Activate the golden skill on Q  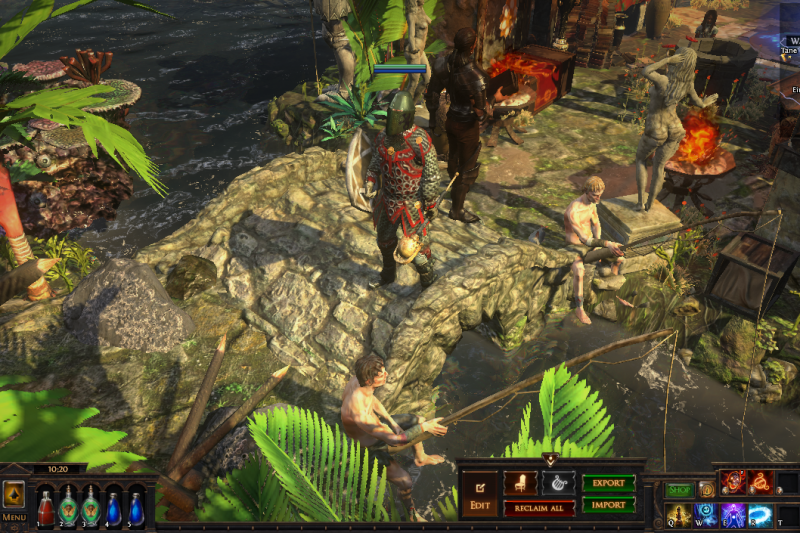pyautogui.click(x=679, y=516)
